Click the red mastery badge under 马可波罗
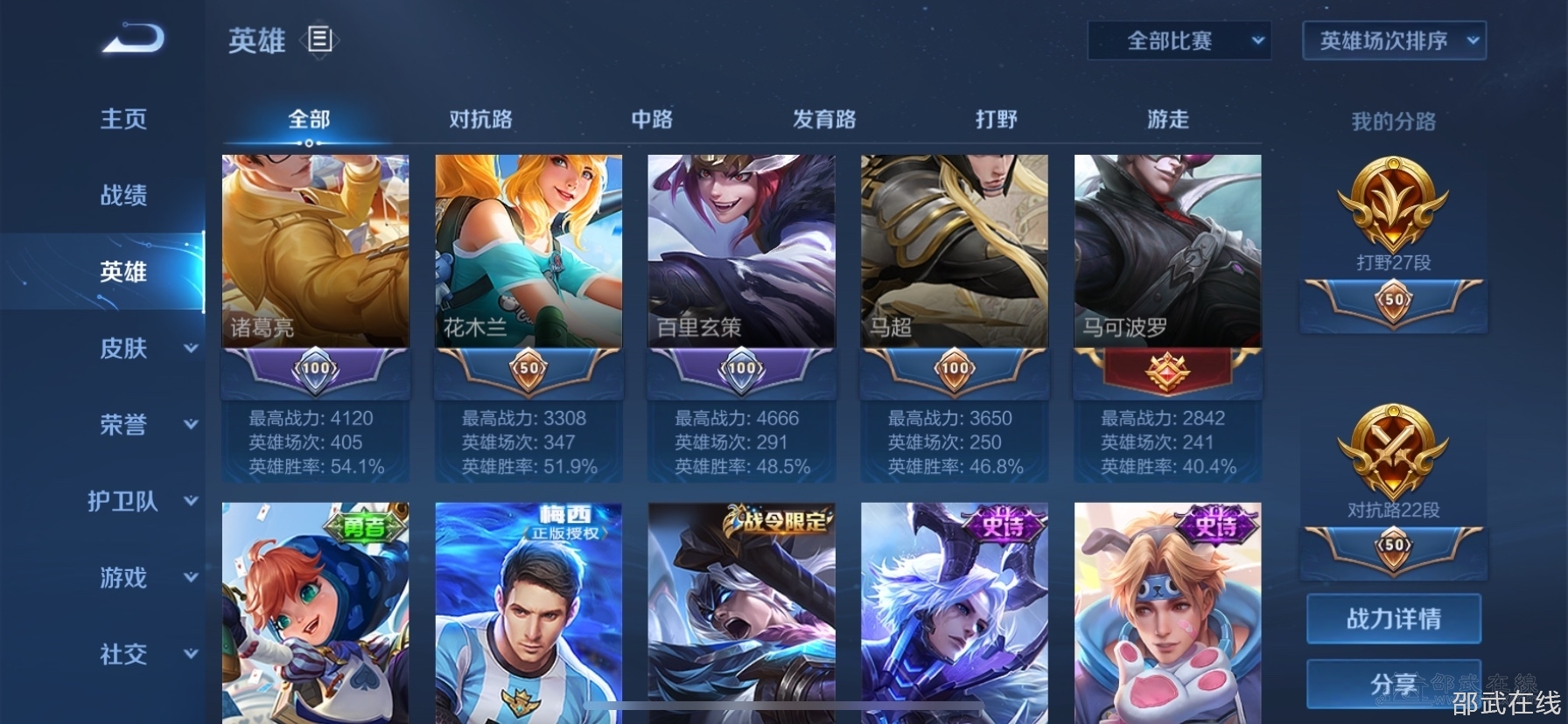 1167,372
